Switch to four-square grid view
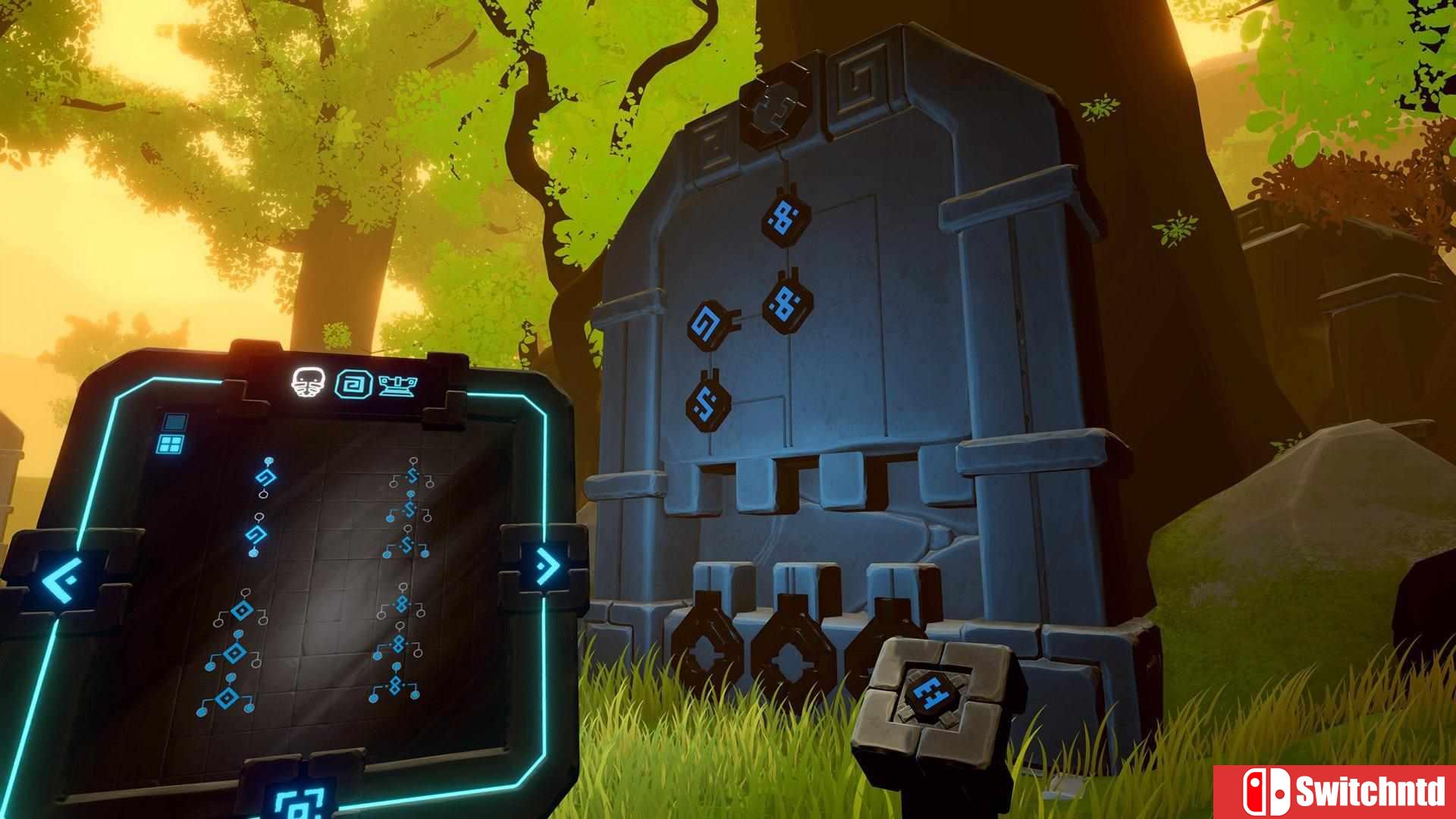 (x=170, y=444)
